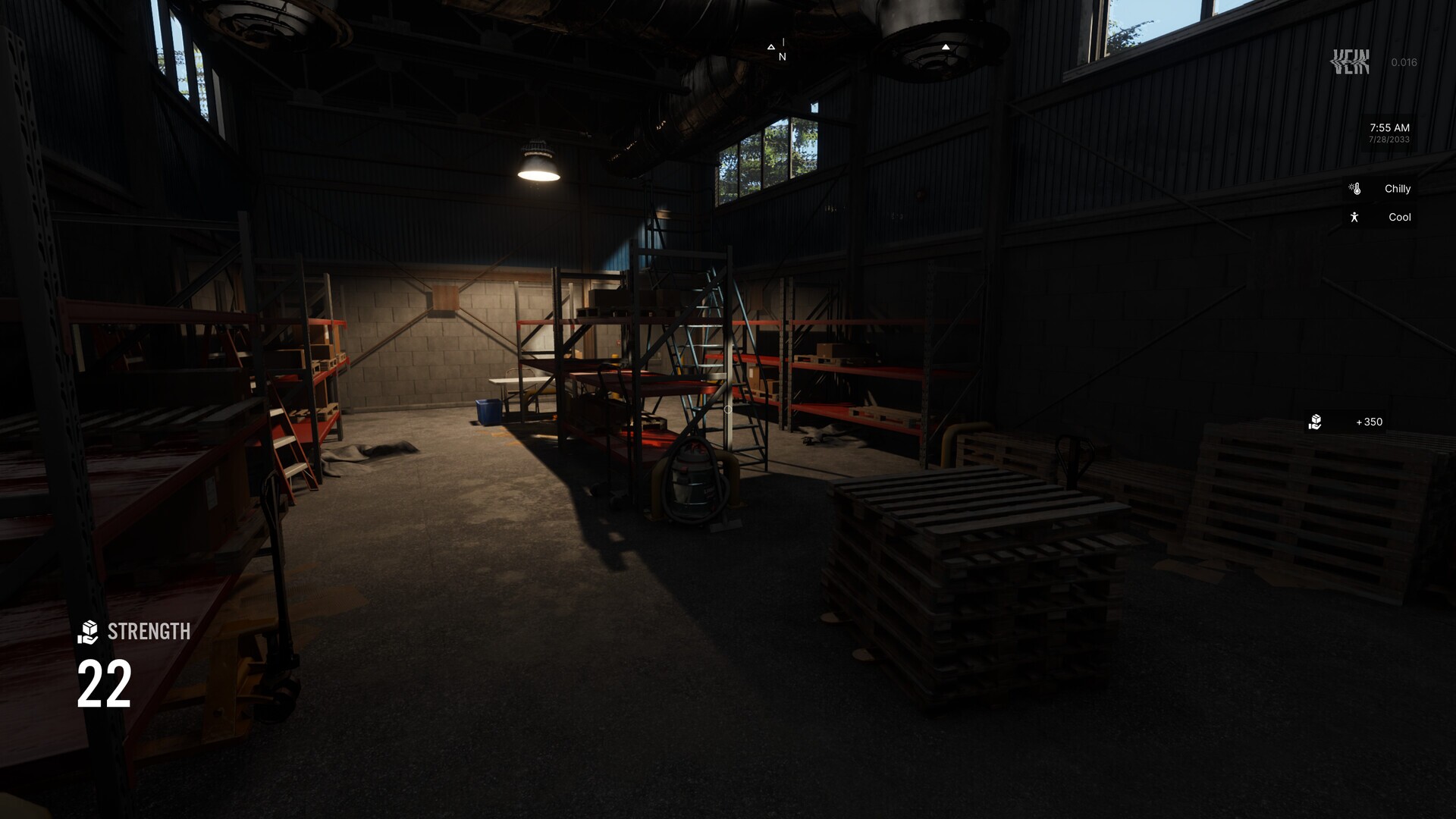1456x819 pixels.
Task: Click the +350 experience notification
Action: coord(1368,422)
